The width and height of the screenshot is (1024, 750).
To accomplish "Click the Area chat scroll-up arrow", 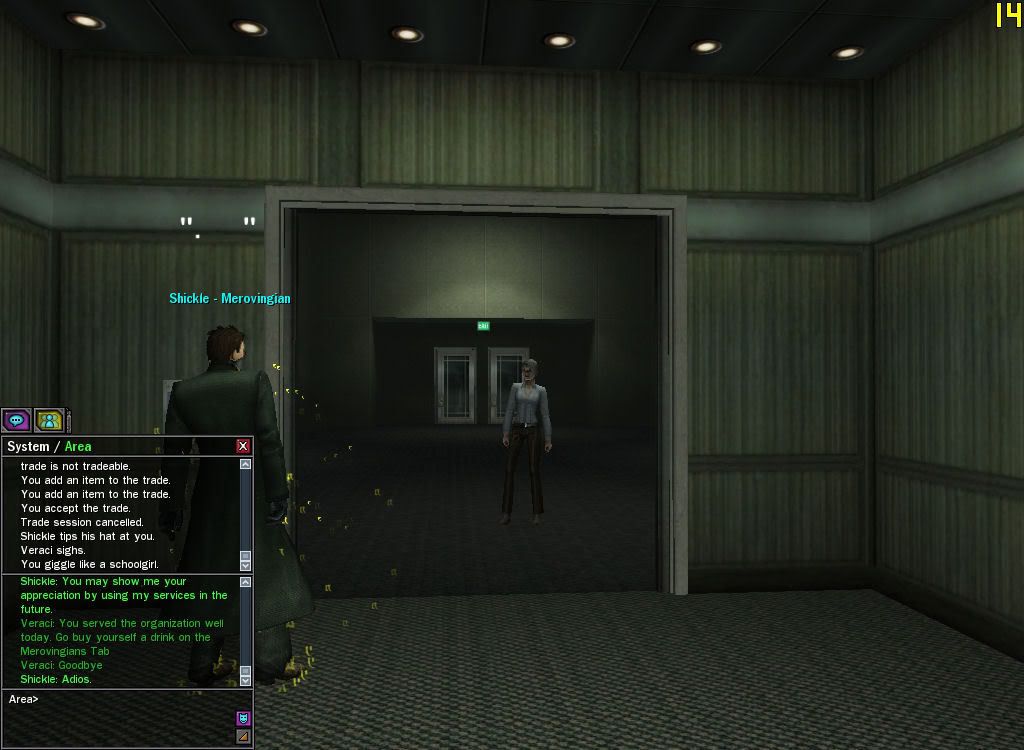I will click(x=246, y=581).
